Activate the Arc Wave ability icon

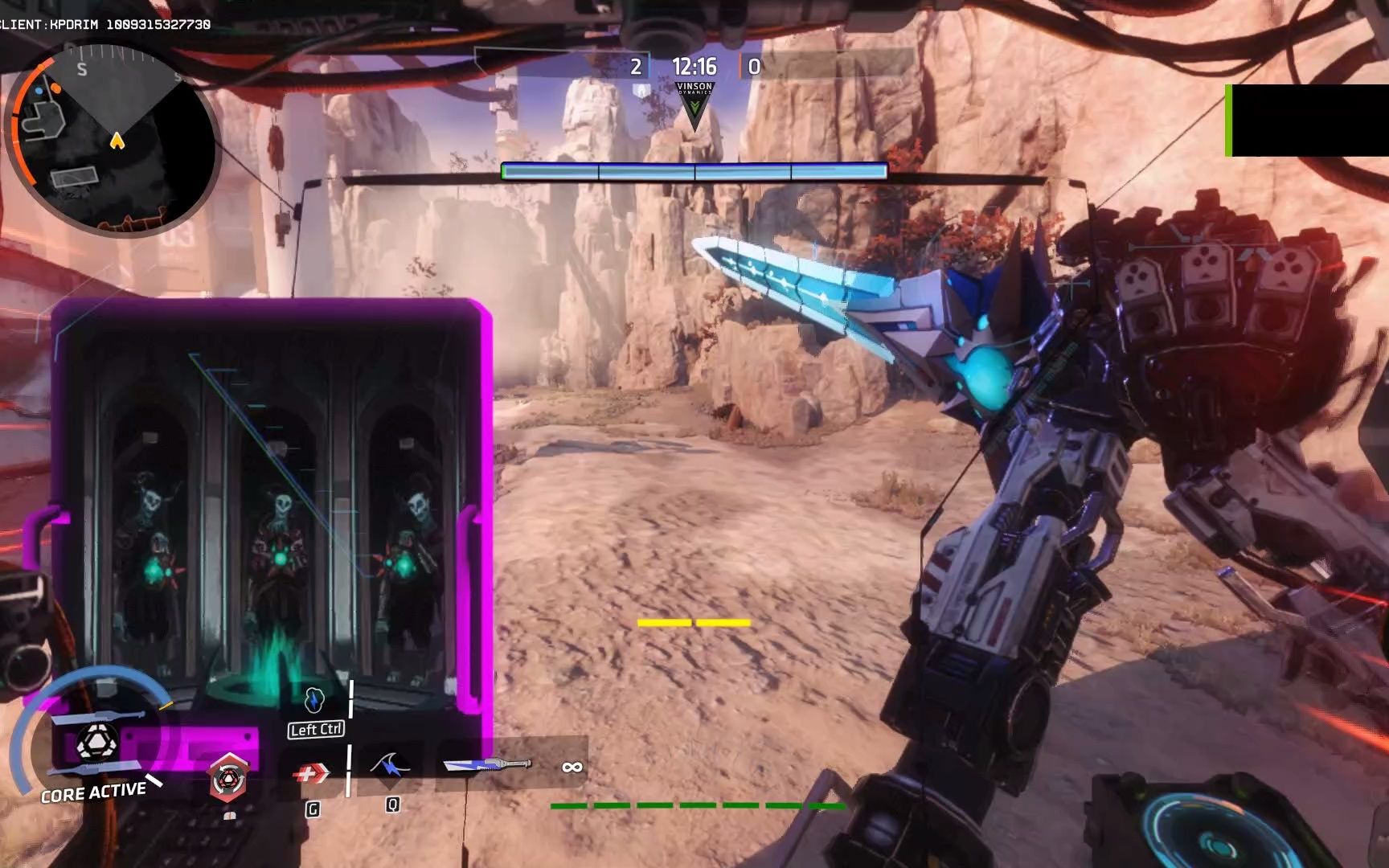point(391,766)
